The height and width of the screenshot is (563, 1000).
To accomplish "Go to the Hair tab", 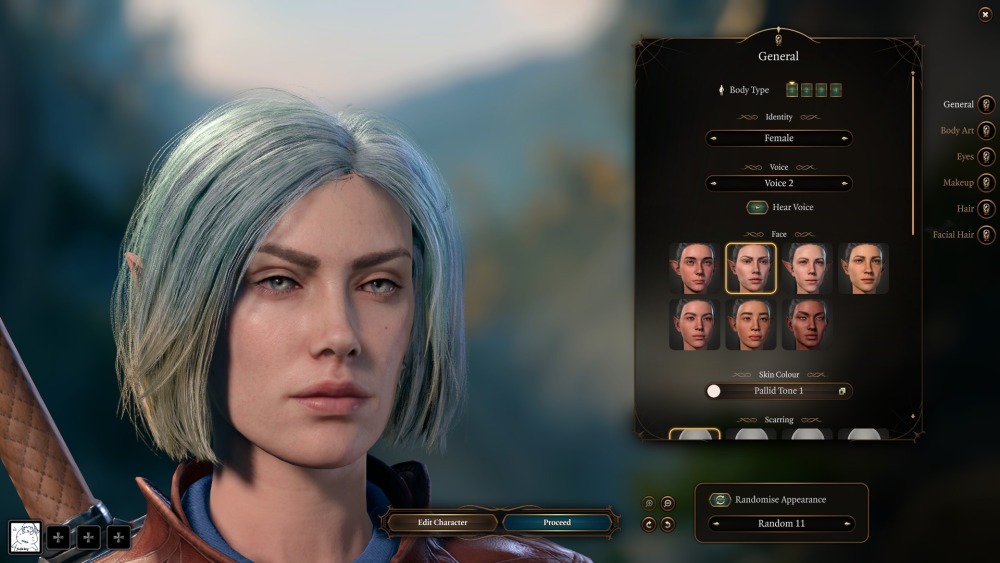I will point(985,209).
